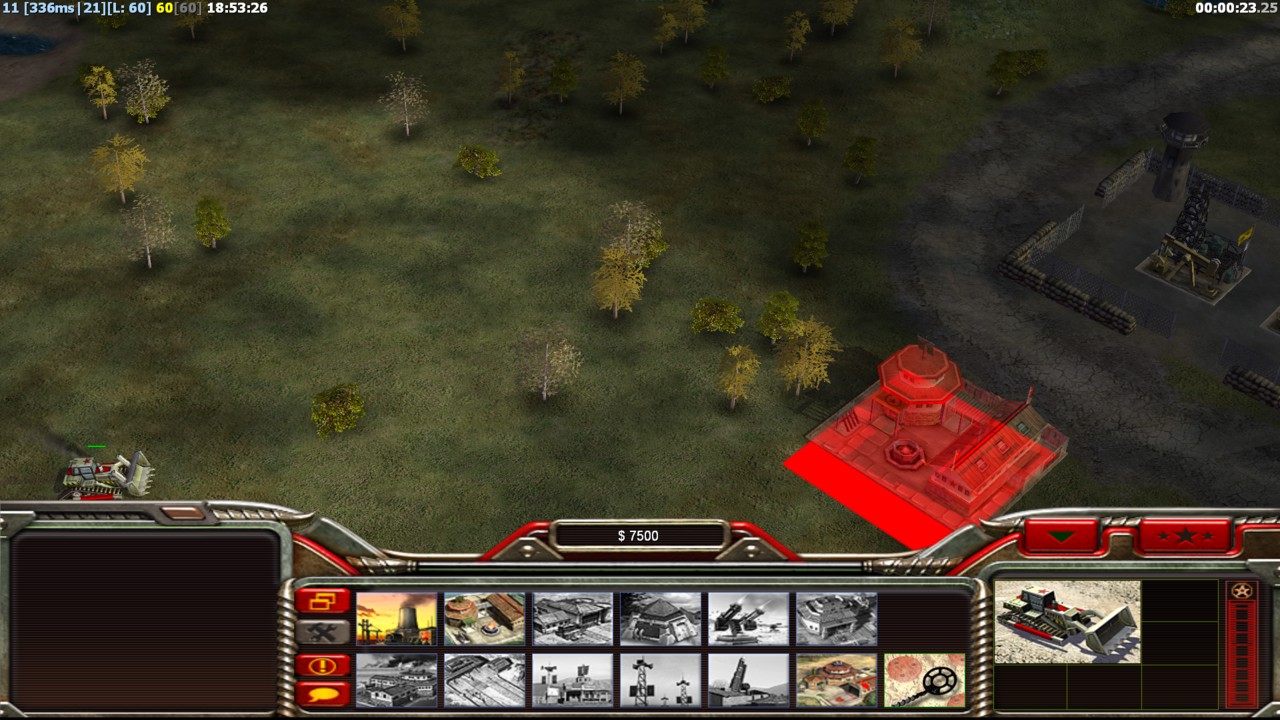Activate the Clear Mines detector command
Viewport: 1280px width, 720px height.
coord(925,680)
